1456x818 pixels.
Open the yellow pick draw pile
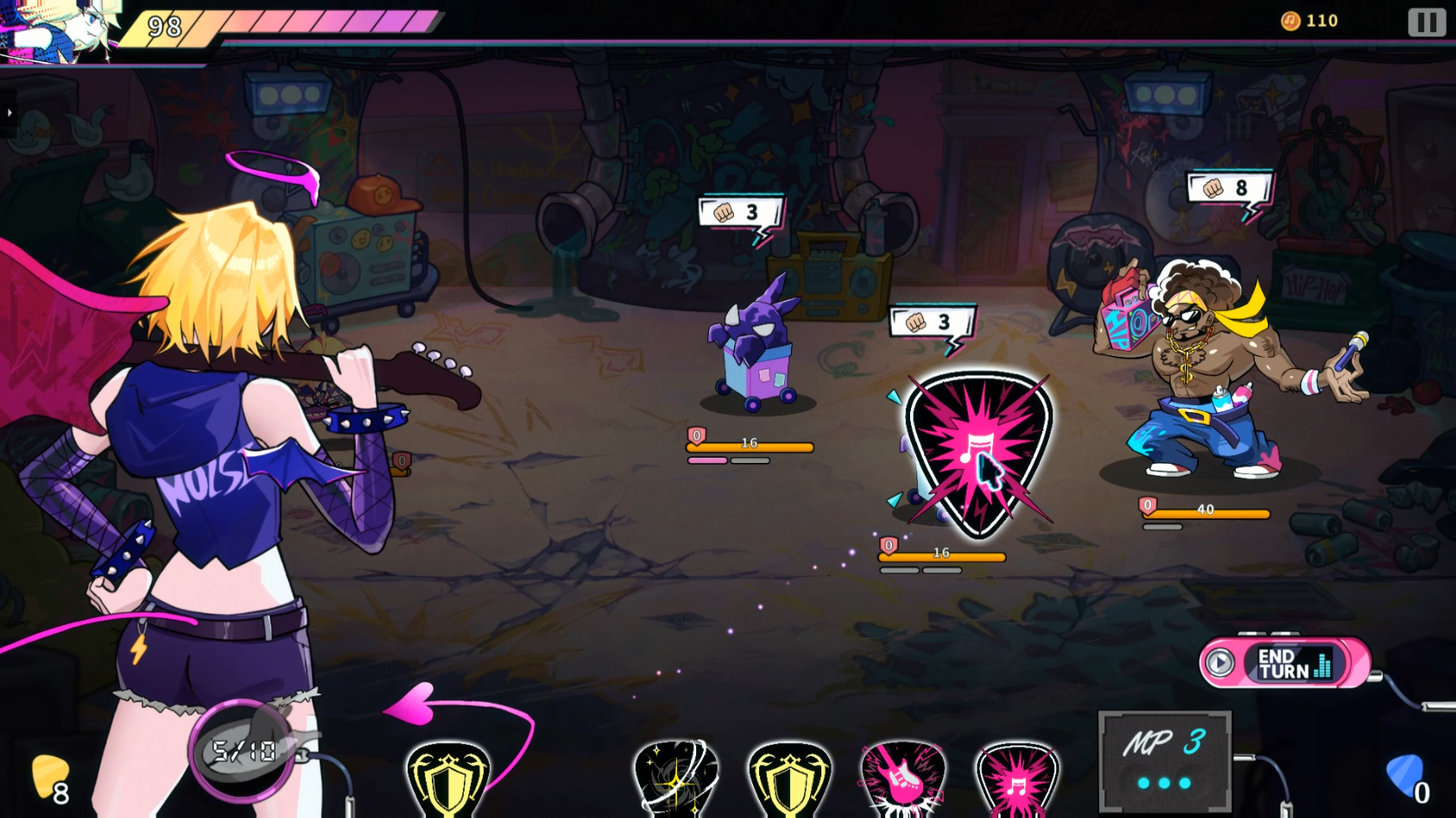click(50, 777)
